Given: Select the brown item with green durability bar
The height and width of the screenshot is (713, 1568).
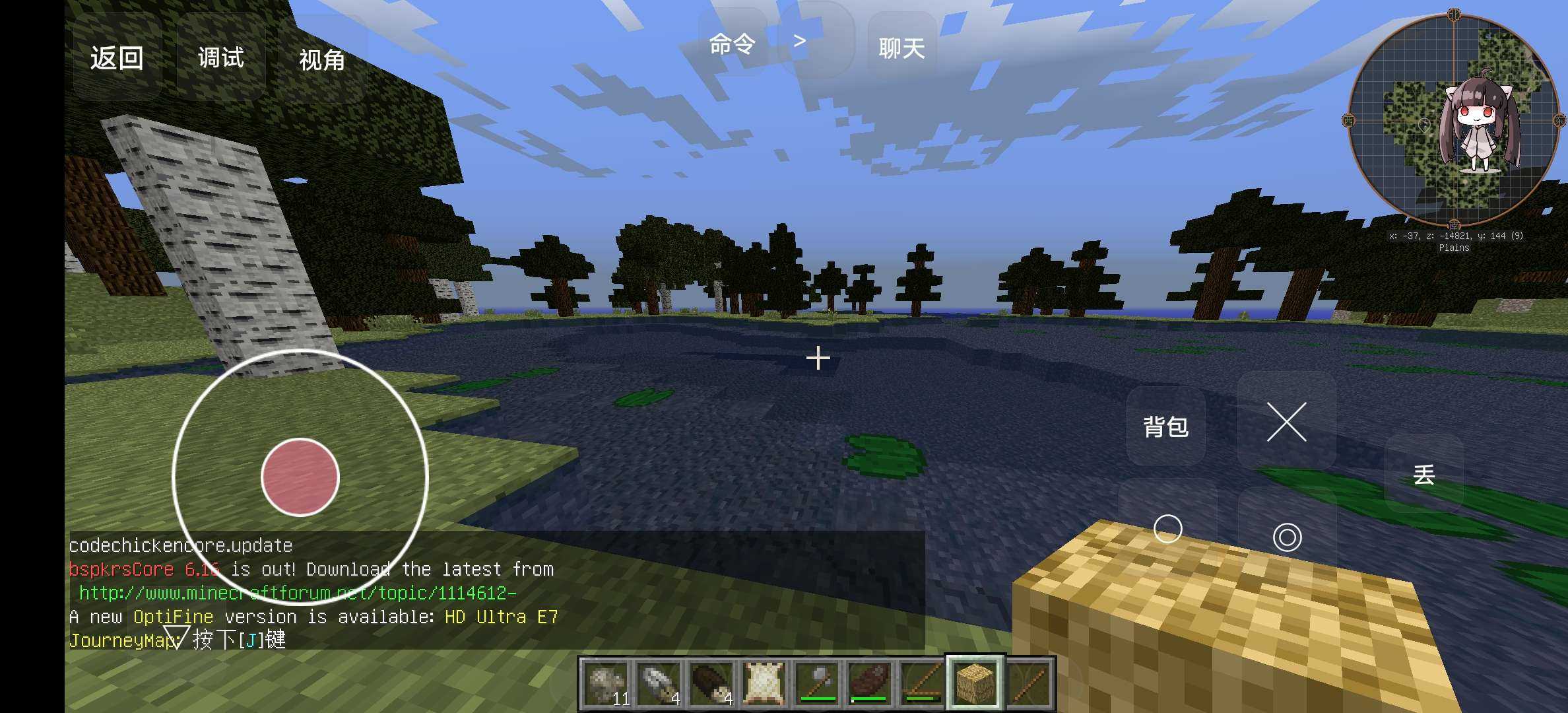Looking at the screenshot, I should click(869, 683).
